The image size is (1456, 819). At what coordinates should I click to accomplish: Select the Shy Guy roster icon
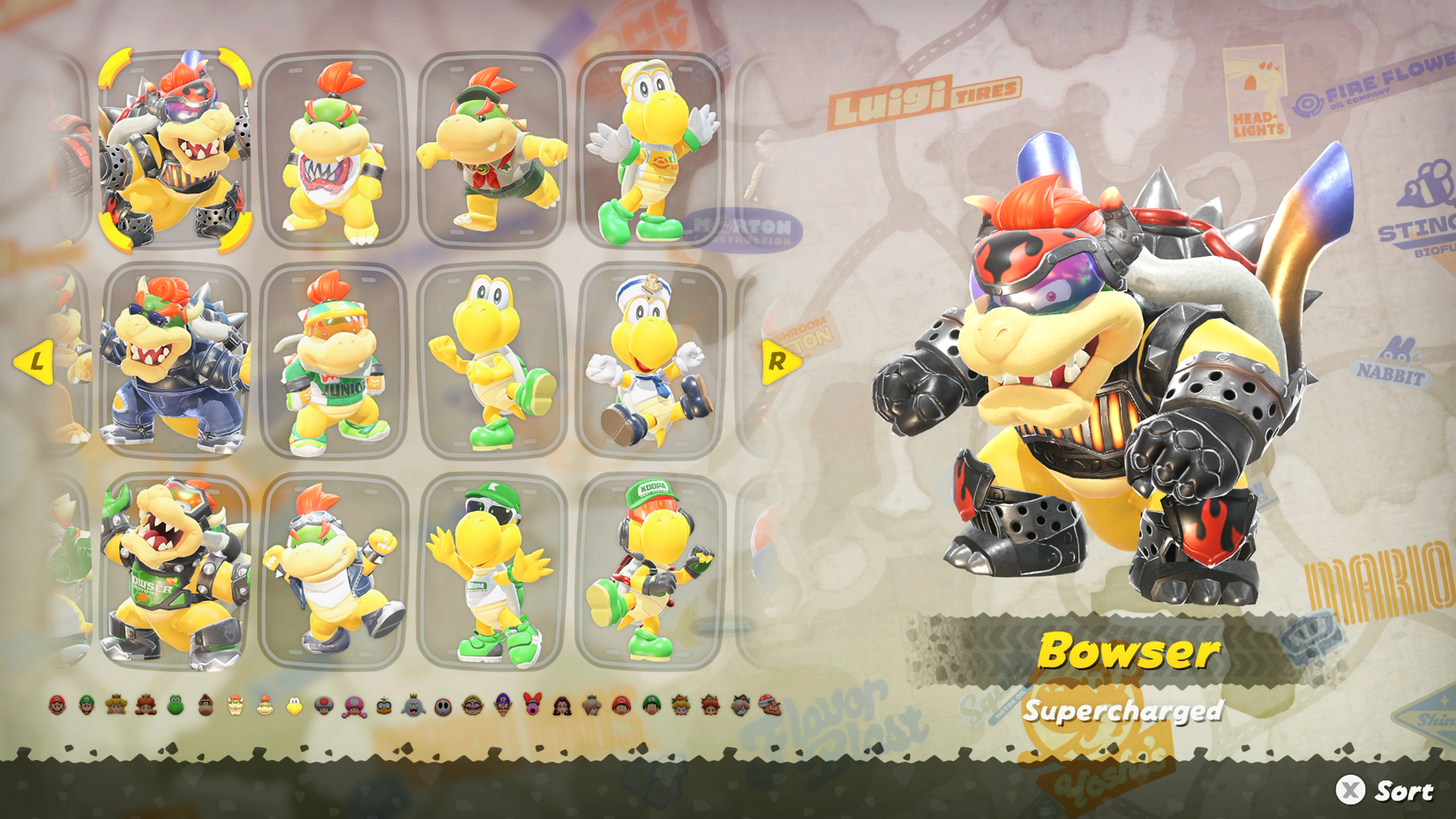click(x=442, y=706)
